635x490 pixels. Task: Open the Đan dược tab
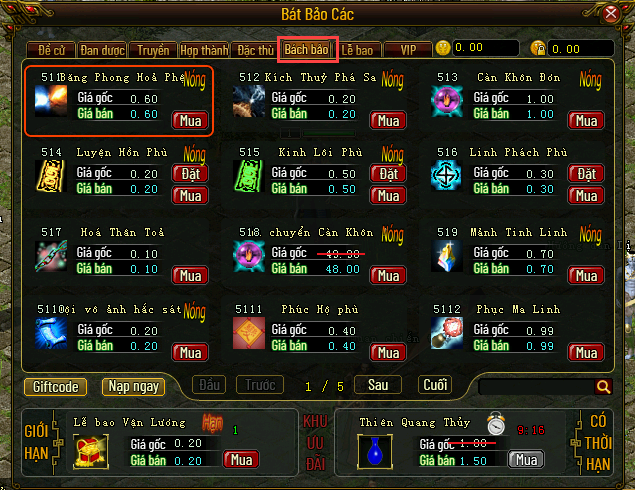point(103,48)
